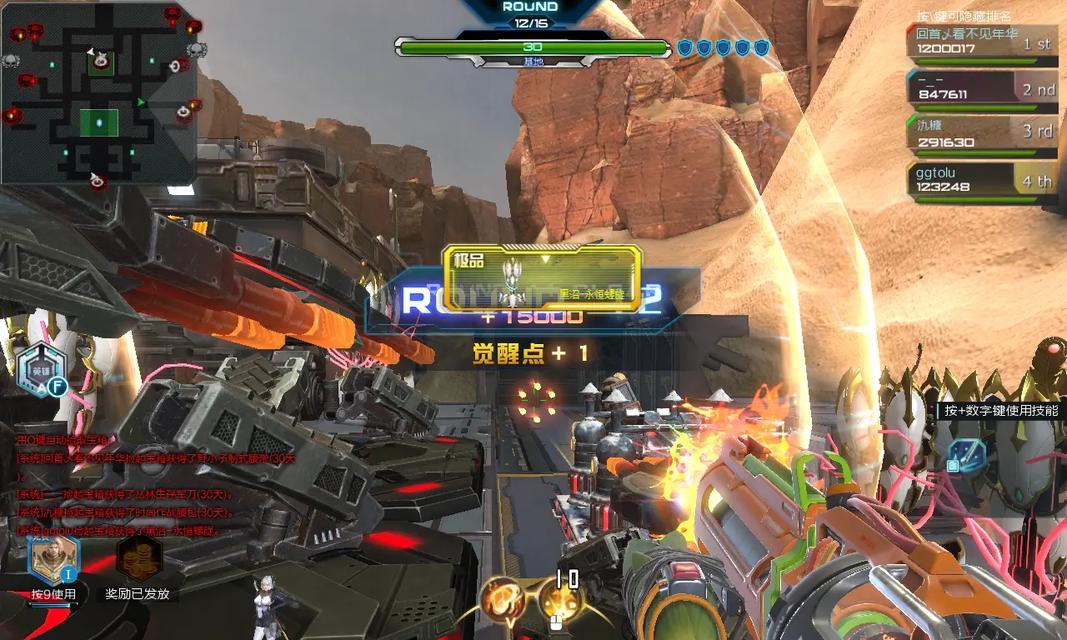Activate the blue hexagon skill icon

coord(965,456)
